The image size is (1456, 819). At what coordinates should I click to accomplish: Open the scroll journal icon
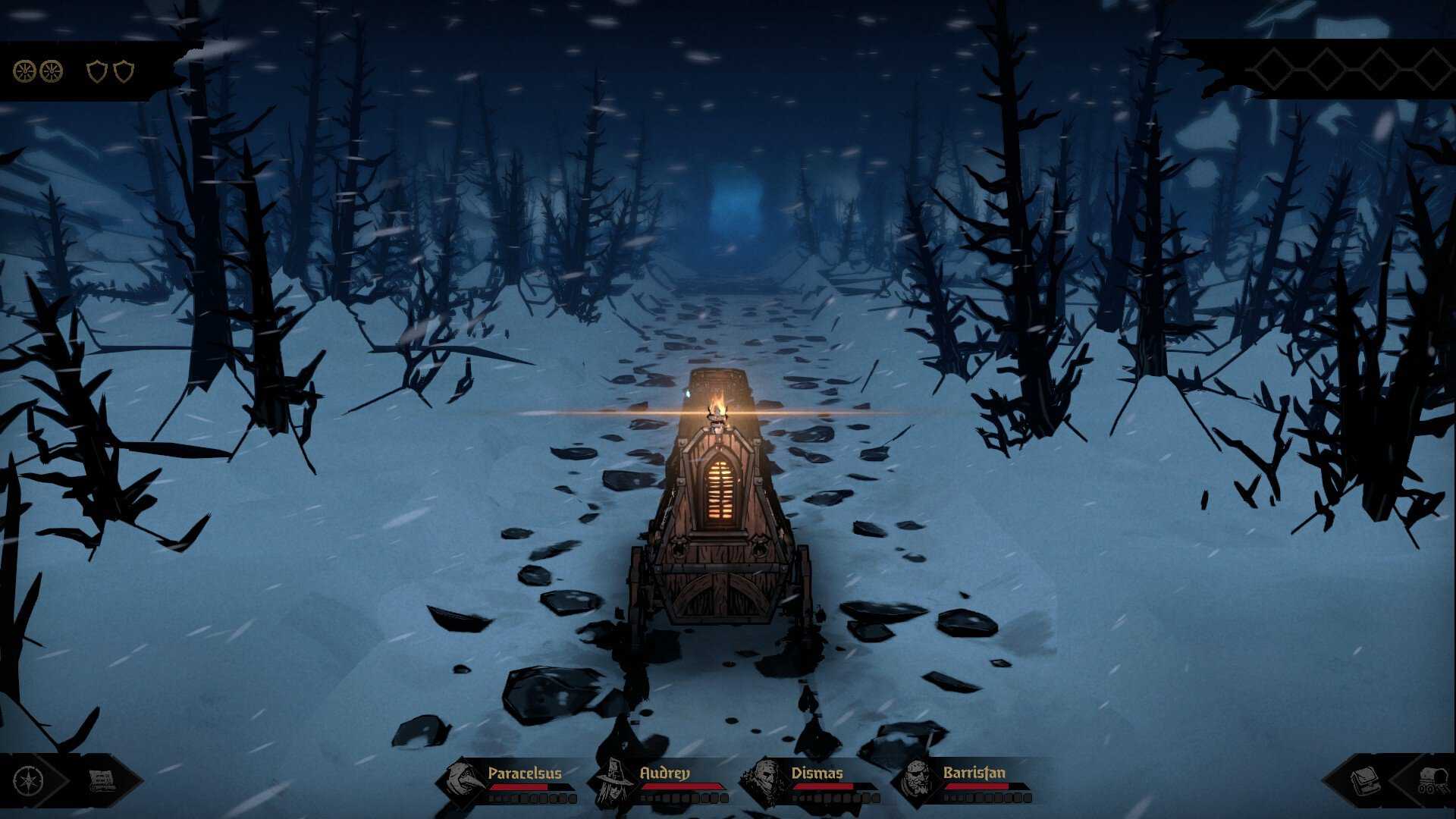click(x=101, y=781)
